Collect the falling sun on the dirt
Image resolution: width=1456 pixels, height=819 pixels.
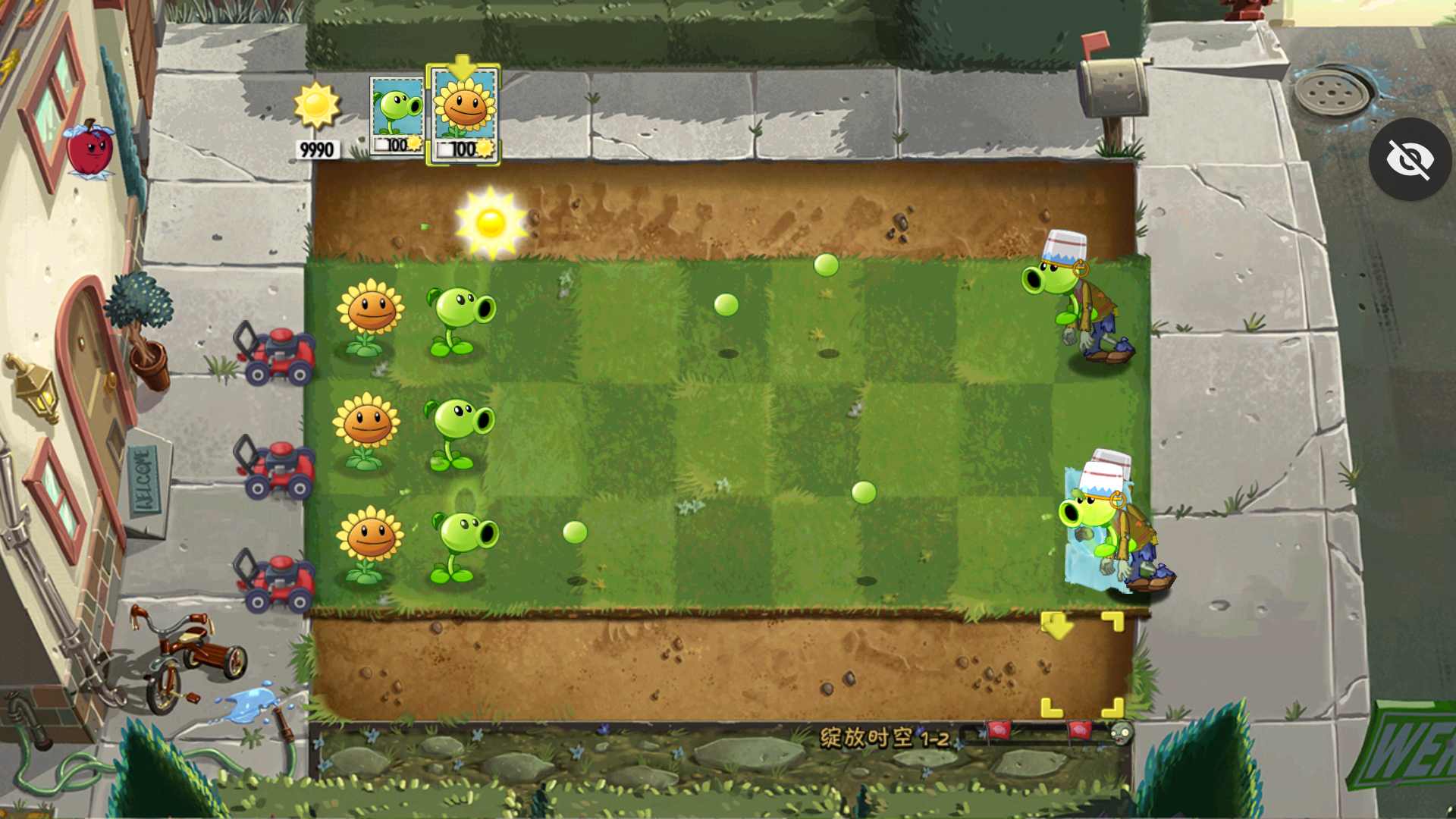(x=493, y=220)
